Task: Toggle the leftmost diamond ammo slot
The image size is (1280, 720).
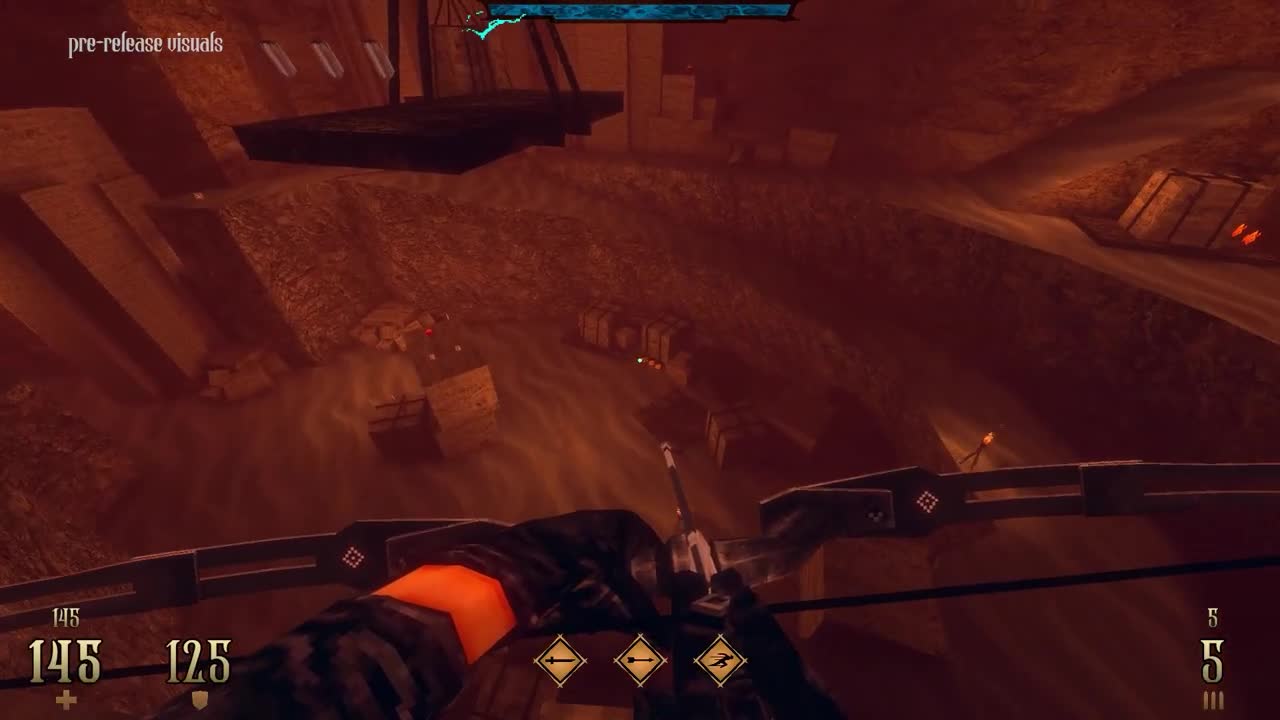Action: (562, 660)
